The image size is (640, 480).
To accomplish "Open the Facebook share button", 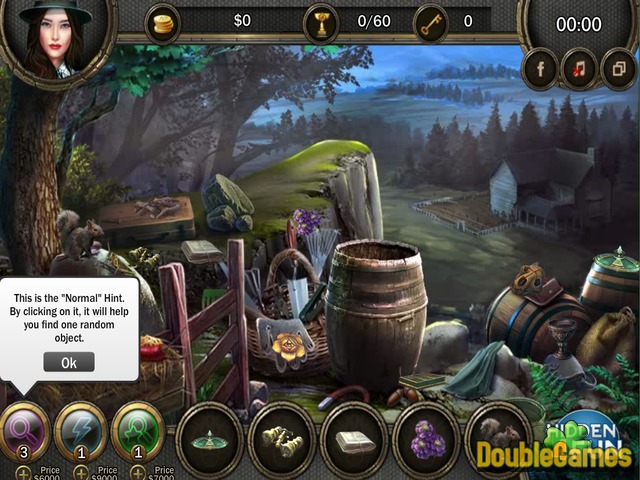I will click(542, 69).
